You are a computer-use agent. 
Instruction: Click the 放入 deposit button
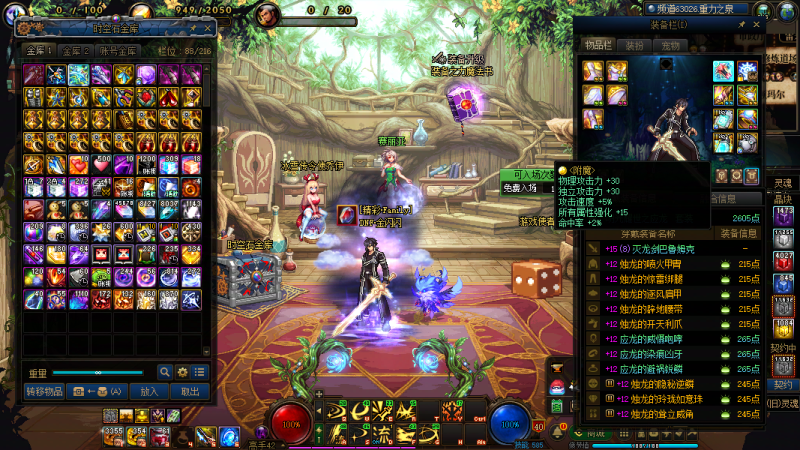tap(149, 392)
